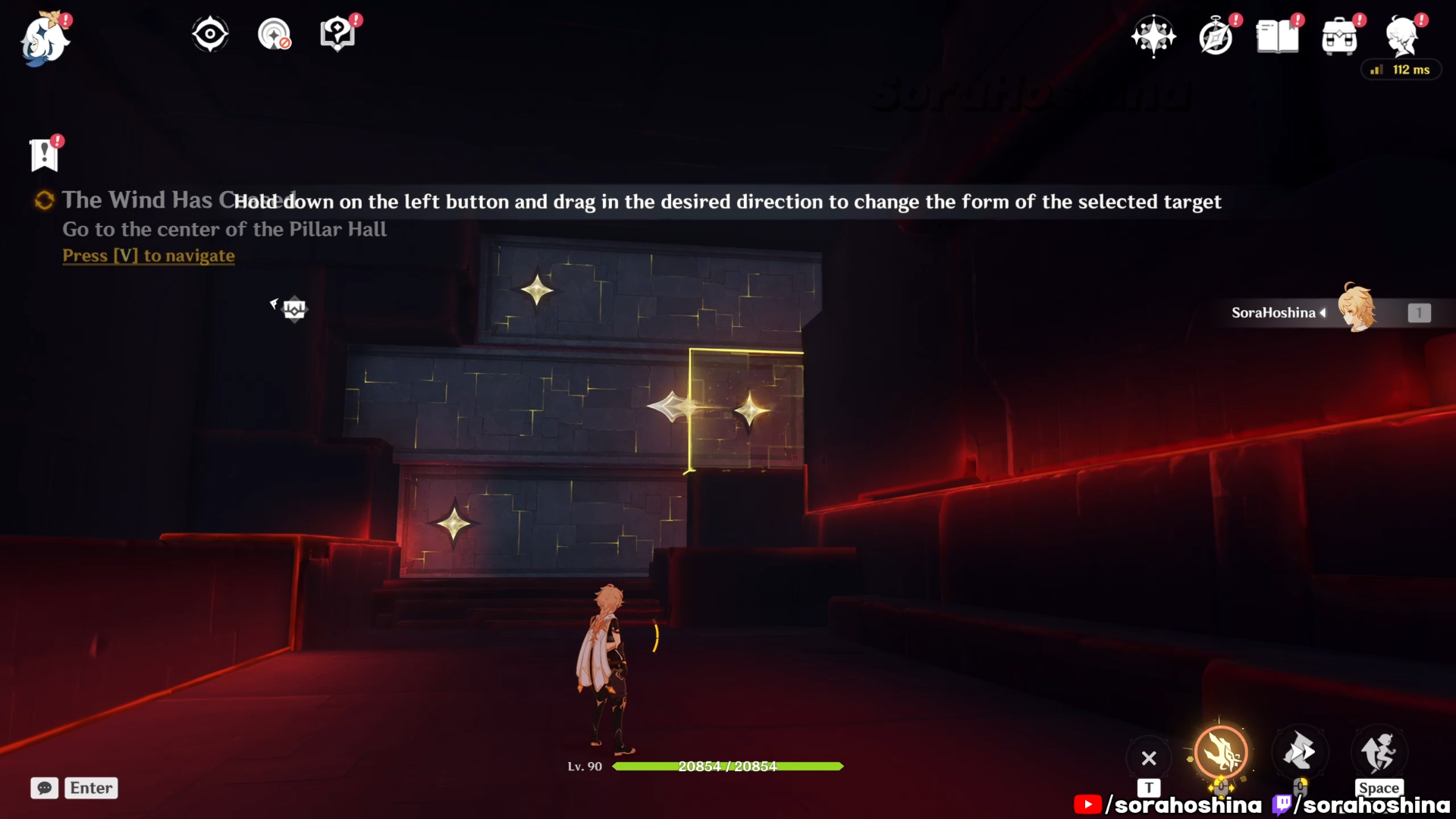Open the character screen icon

[x=1402, y=36]
